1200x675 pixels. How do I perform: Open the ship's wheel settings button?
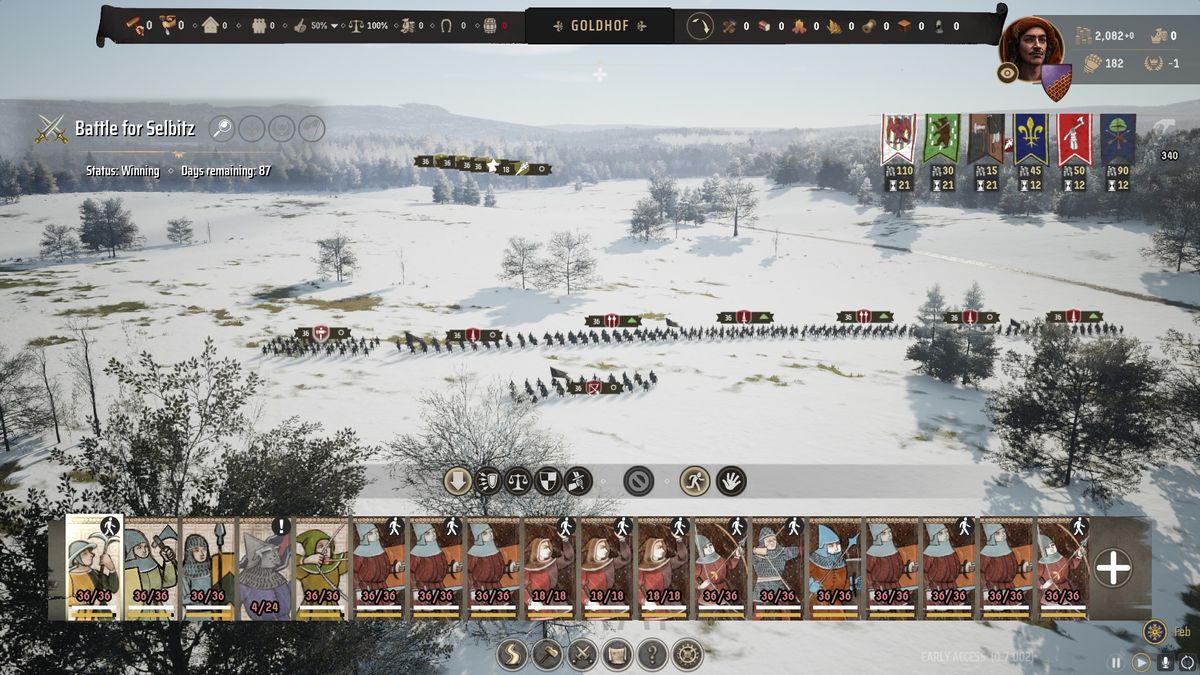click(687, 655)
